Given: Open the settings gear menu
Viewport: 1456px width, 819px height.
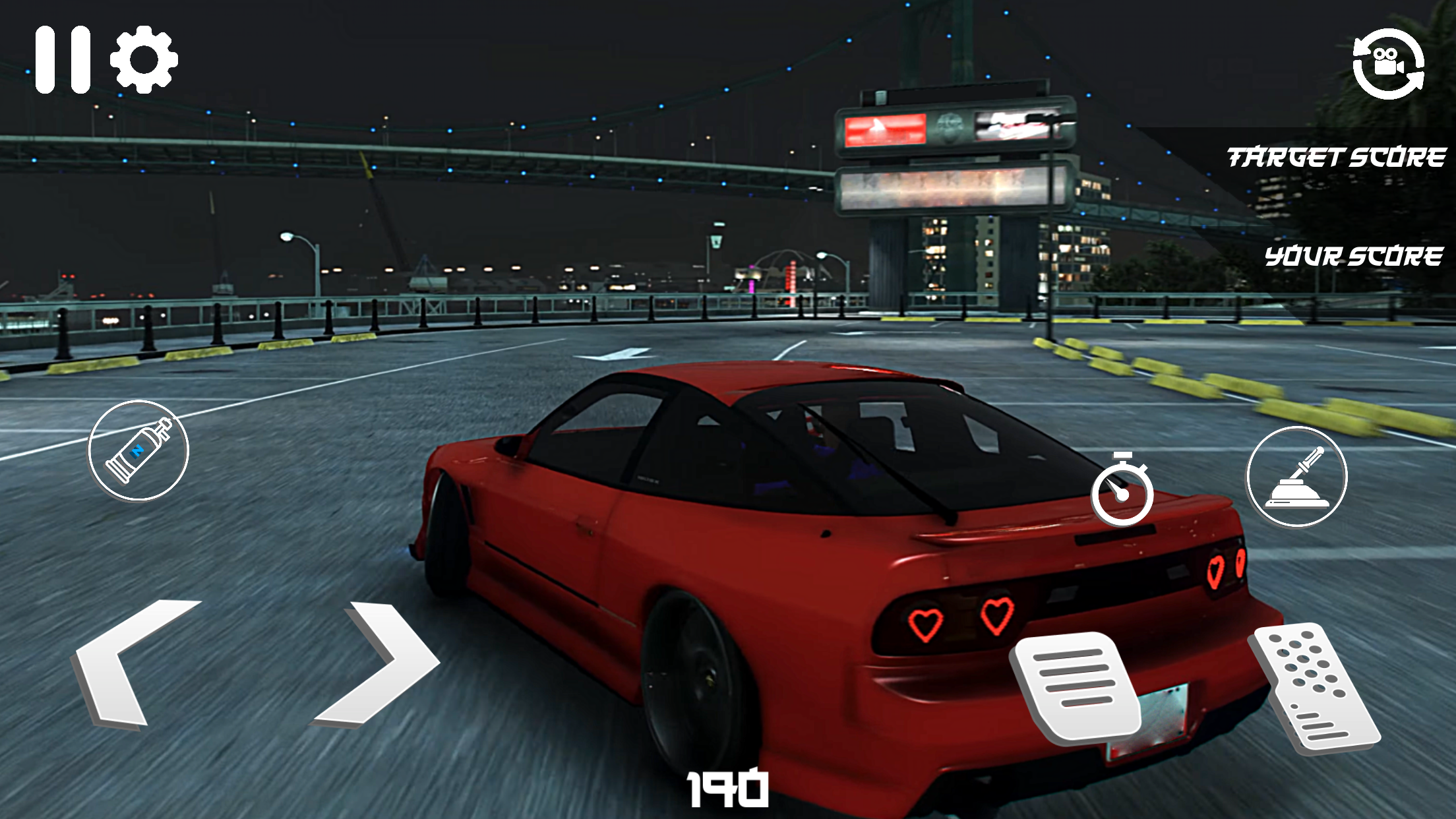Looking at the screenshot, I should [x=144, y=59].
